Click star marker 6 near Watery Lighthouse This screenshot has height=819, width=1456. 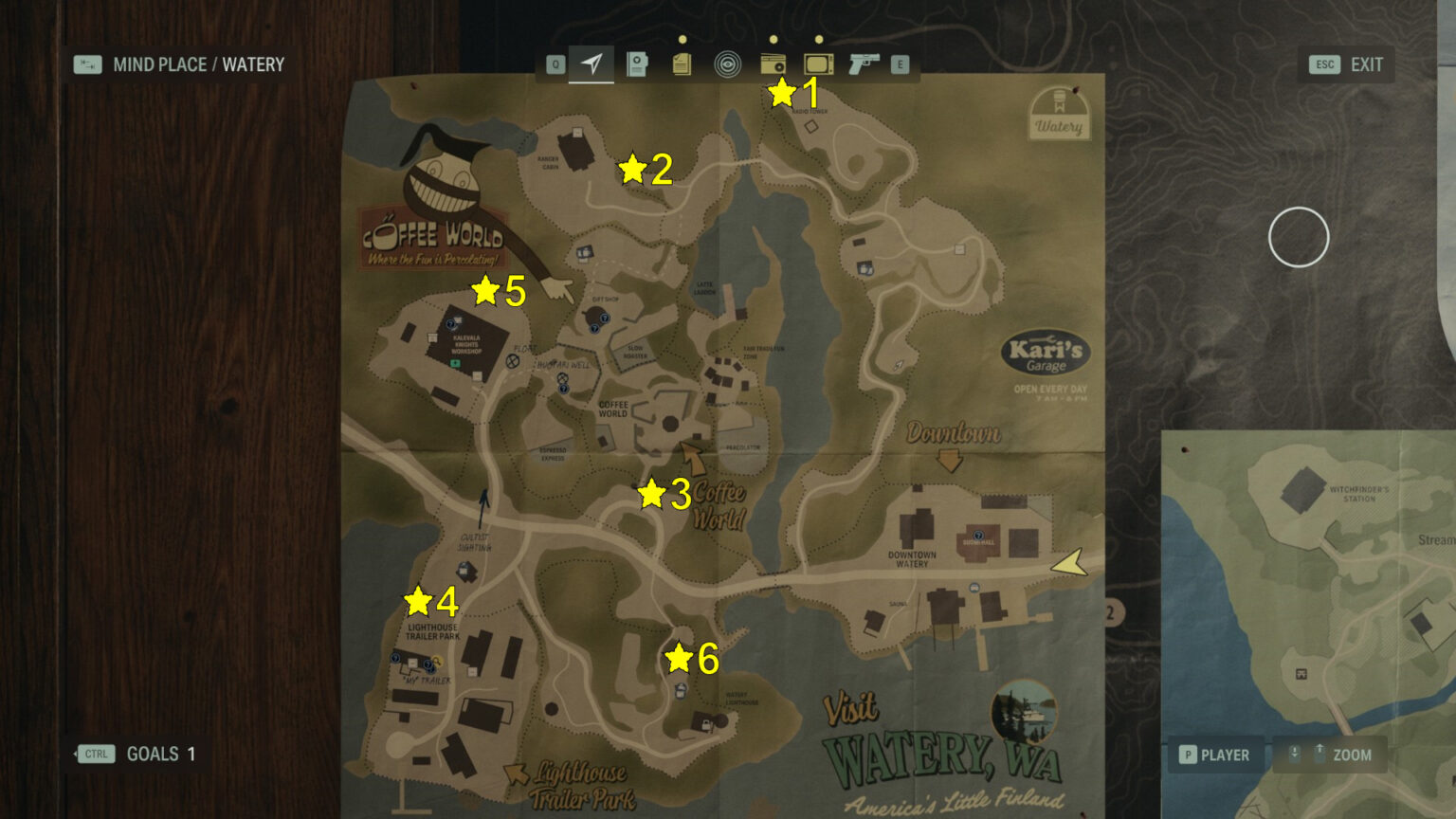(x=679, y=654)
